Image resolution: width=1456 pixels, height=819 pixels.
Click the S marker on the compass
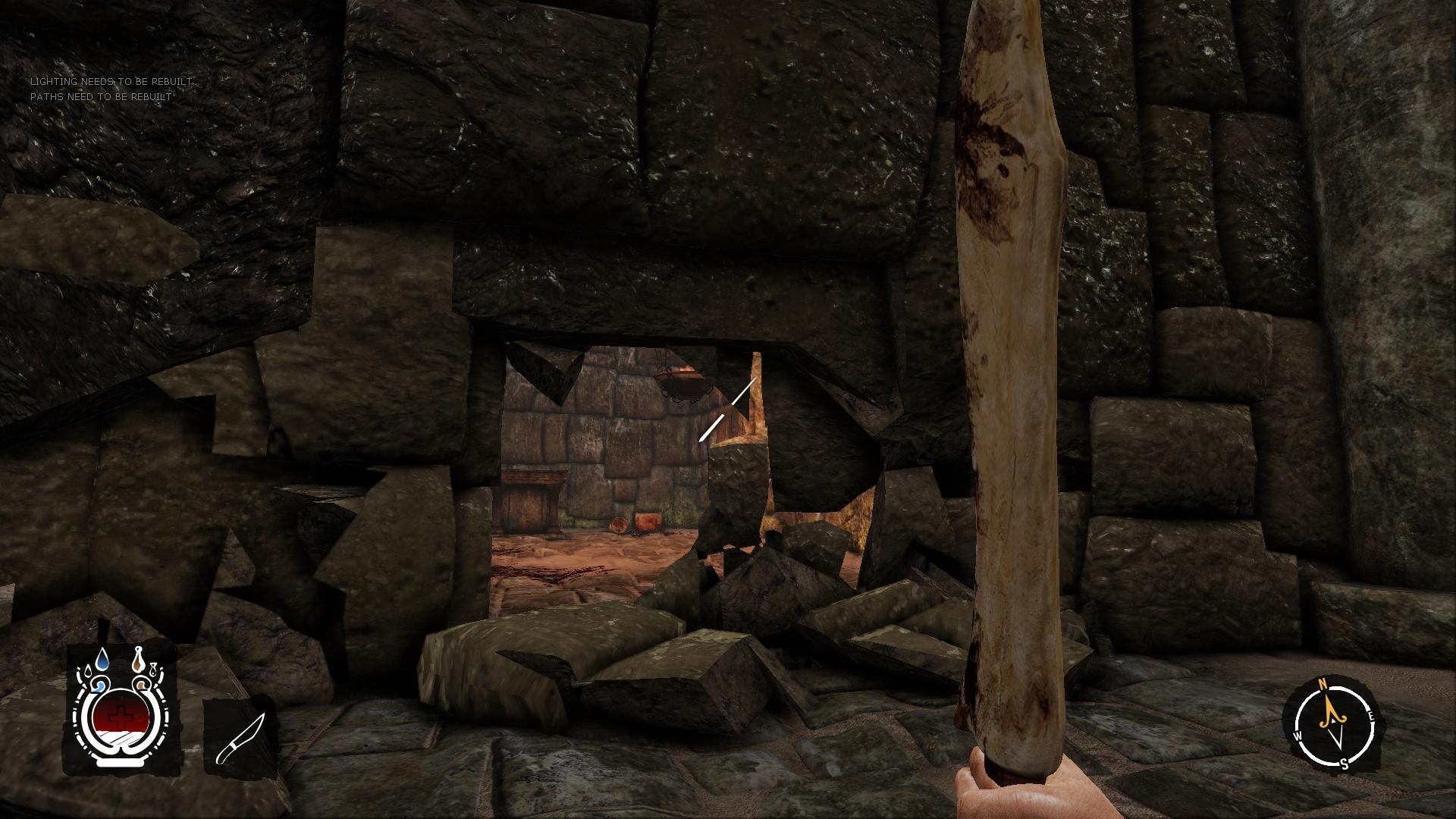pos(1345,764)
